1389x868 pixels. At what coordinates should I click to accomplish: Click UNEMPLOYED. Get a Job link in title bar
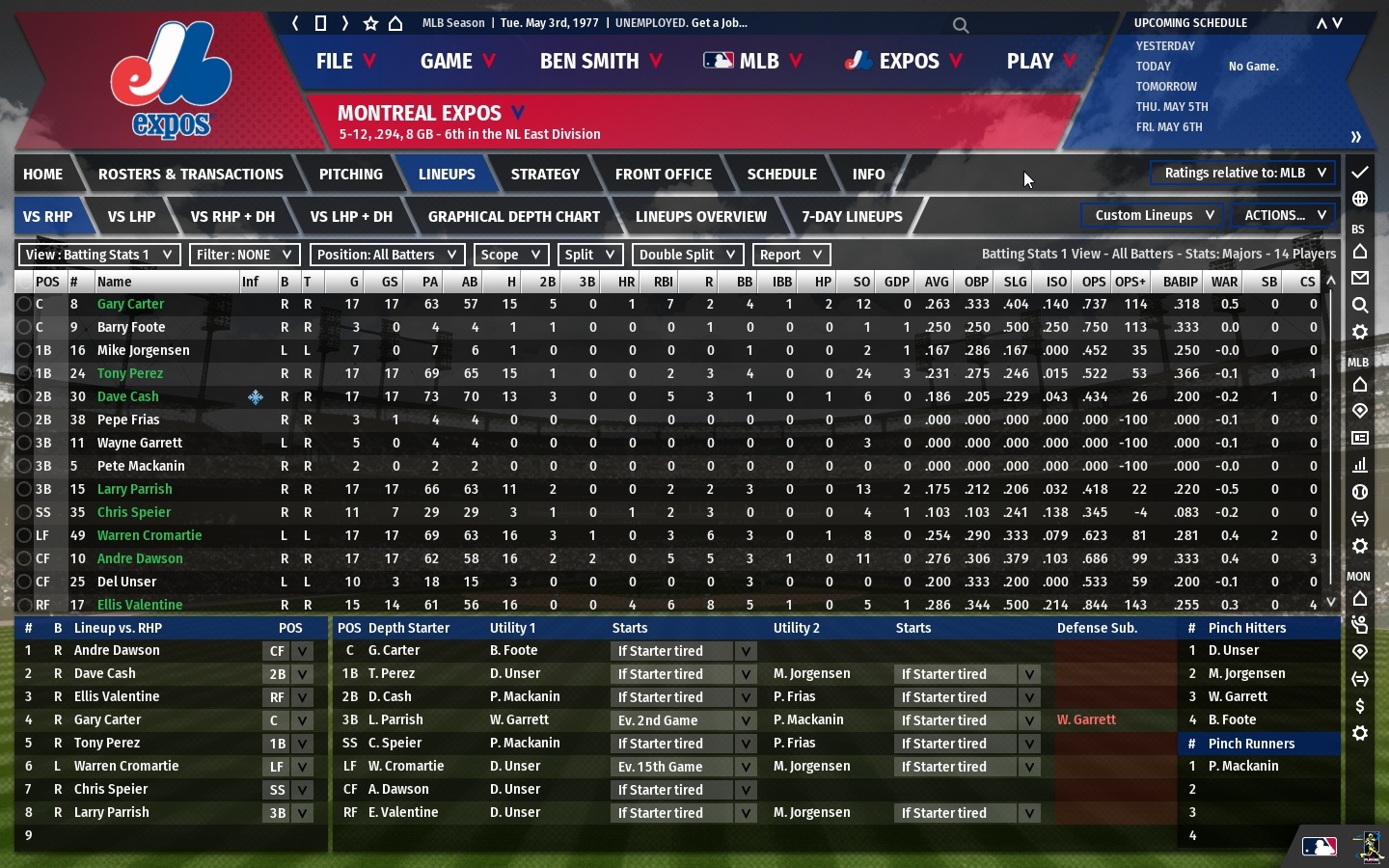coord(681,22)
